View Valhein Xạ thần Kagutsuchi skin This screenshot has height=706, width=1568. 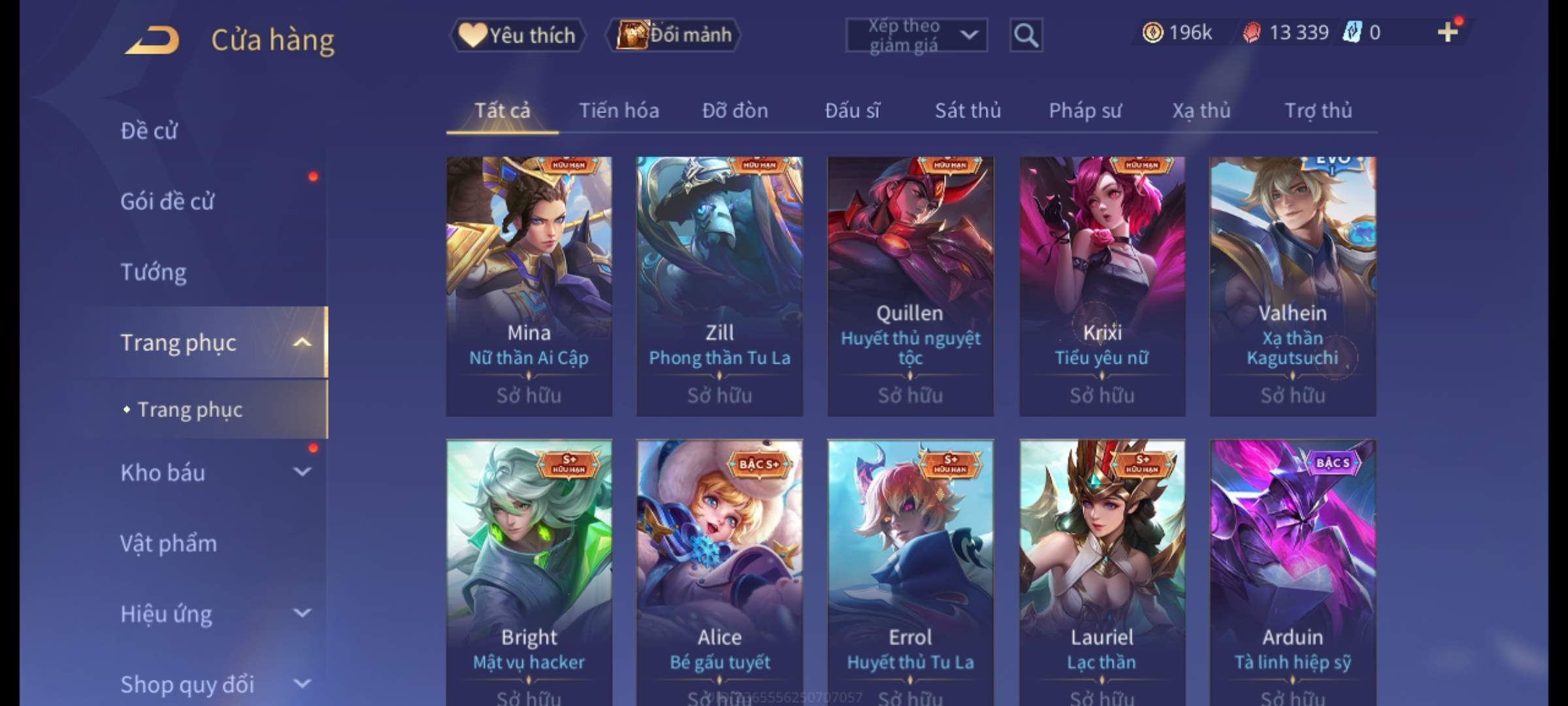[x=1292, y=286]
